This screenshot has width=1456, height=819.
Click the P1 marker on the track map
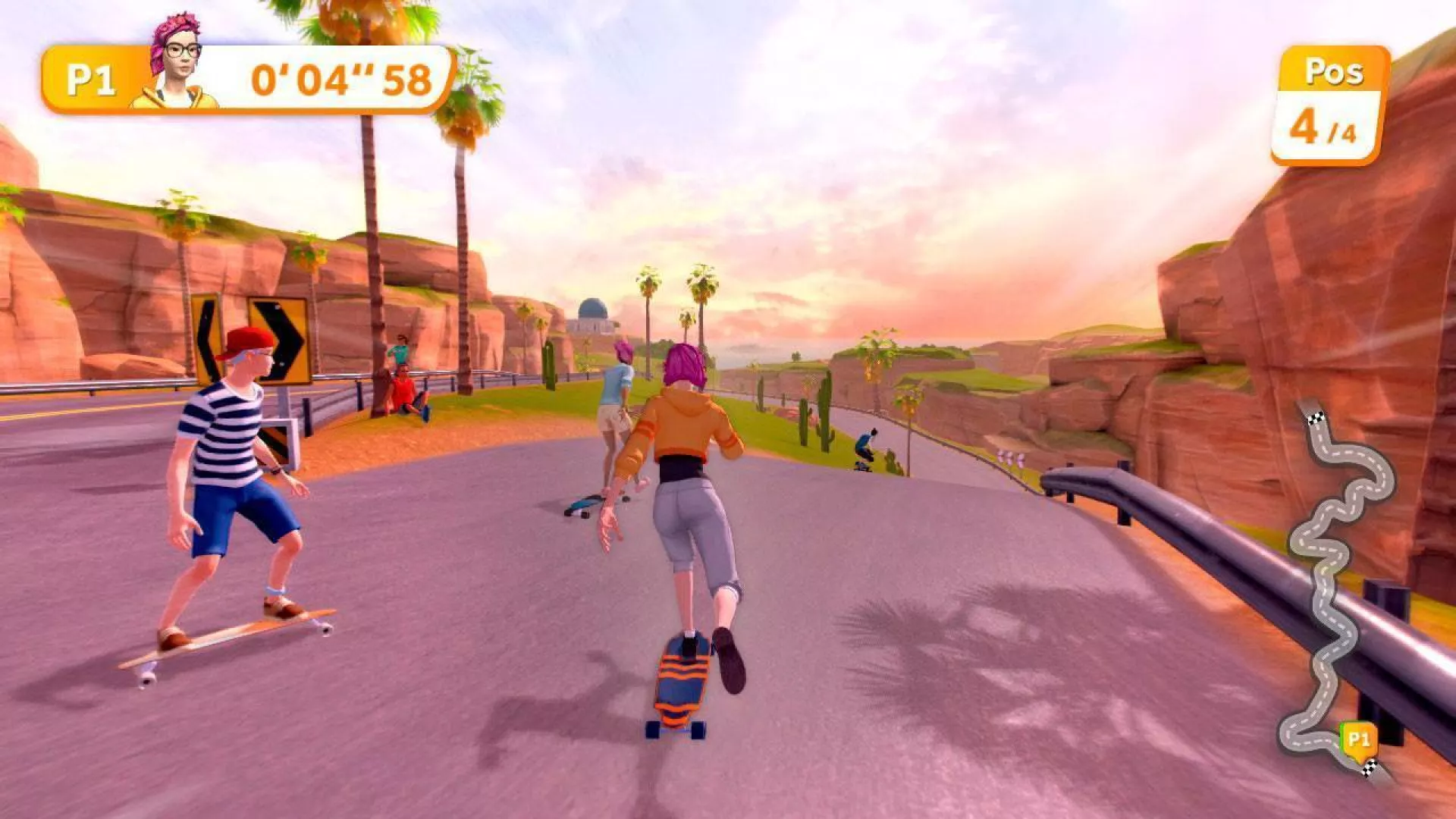point(1358,739)
